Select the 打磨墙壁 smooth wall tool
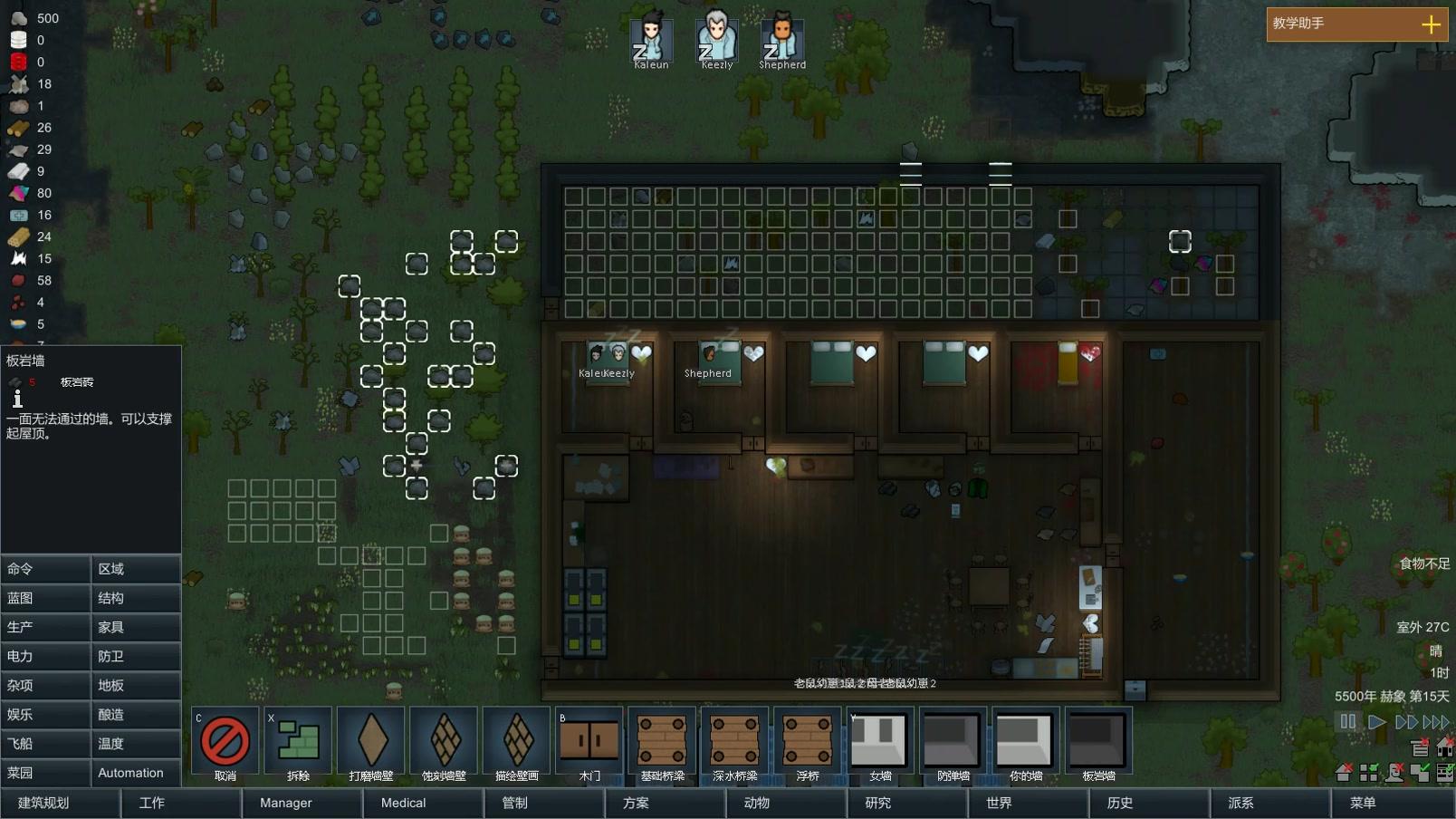The image size is (1456, 819). [373, 741]
